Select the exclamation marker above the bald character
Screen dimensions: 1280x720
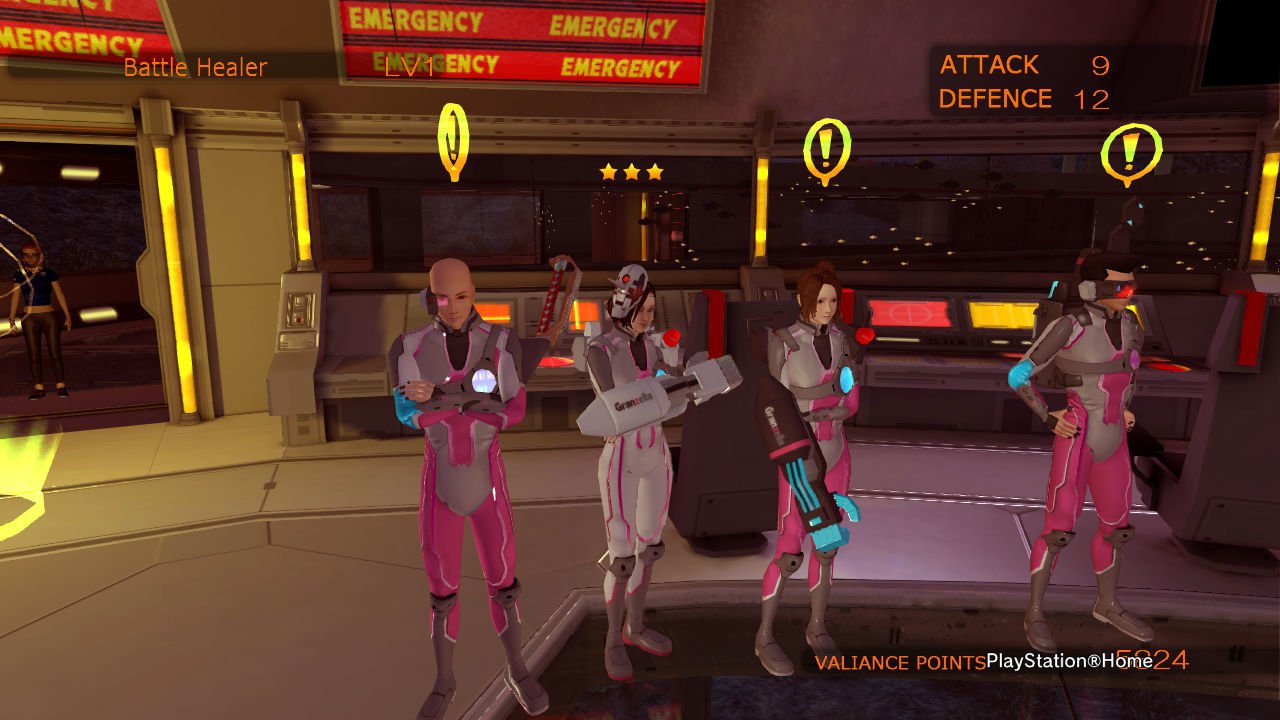453,139
